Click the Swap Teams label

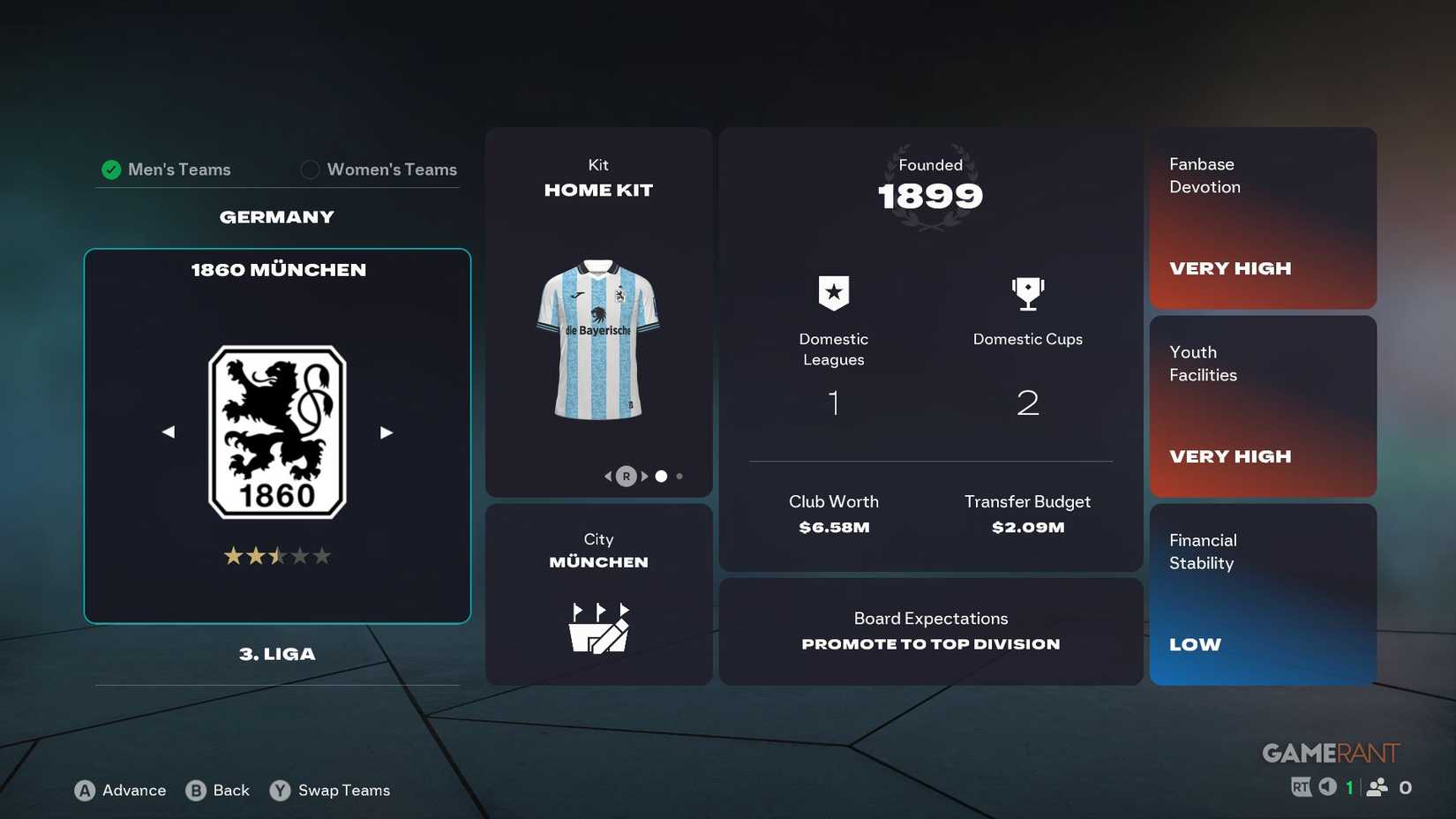pos(345,791)
